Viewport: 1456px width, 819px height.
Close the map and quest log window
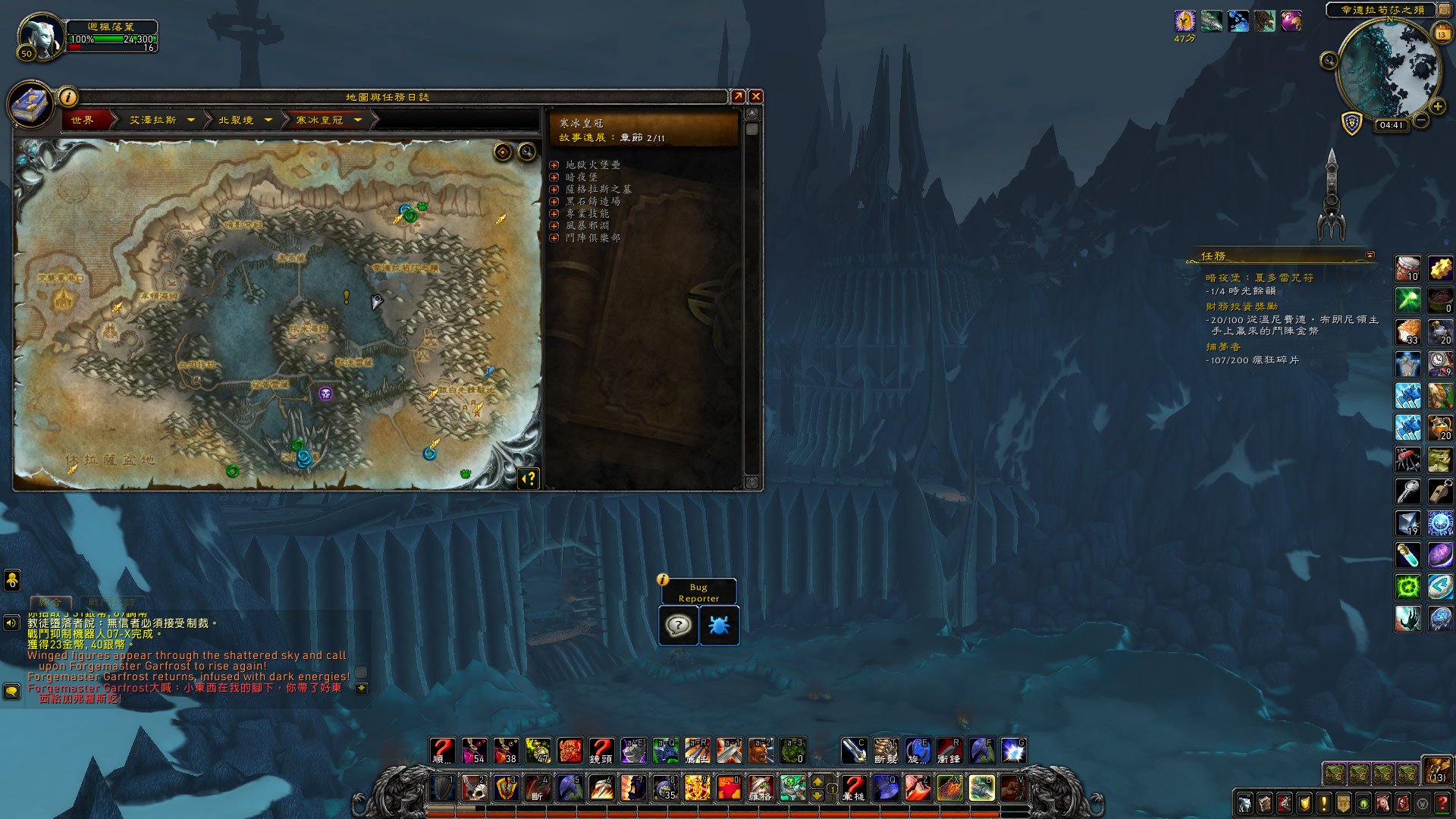(755, 96)
